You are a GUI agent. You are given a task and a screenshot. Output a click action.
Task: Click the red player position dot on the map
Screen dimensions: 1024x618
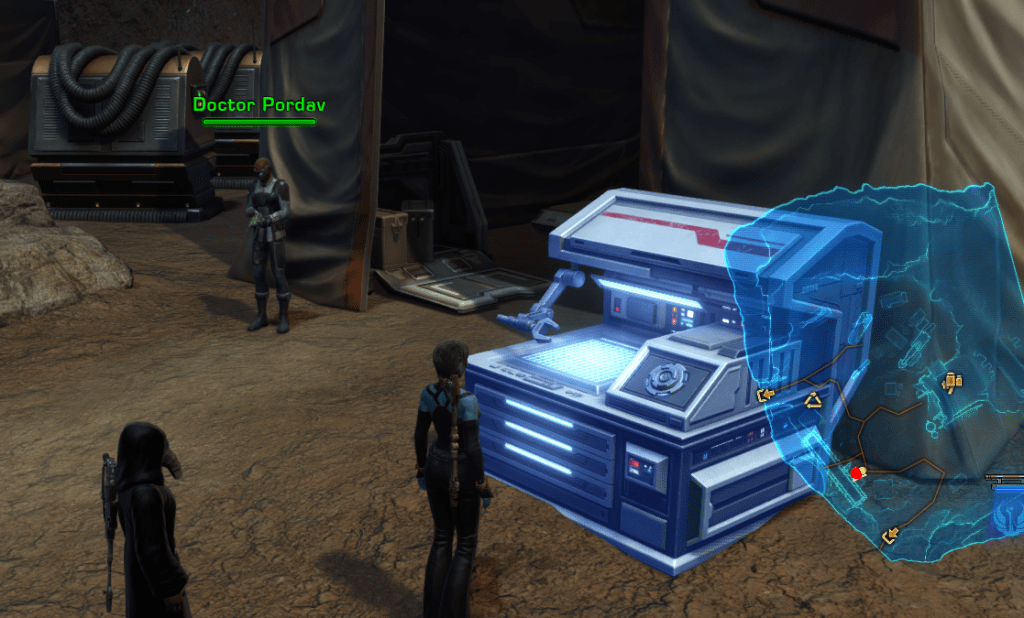click(857, 473)
